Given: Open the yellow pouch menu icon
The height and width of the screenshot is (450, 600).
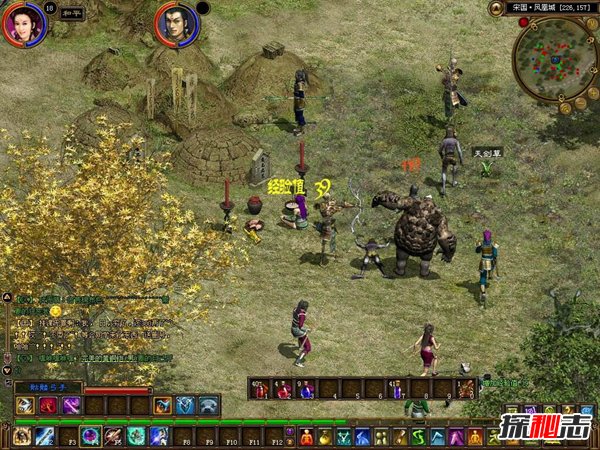Looking at the screenshot, I should pos(328,436).
